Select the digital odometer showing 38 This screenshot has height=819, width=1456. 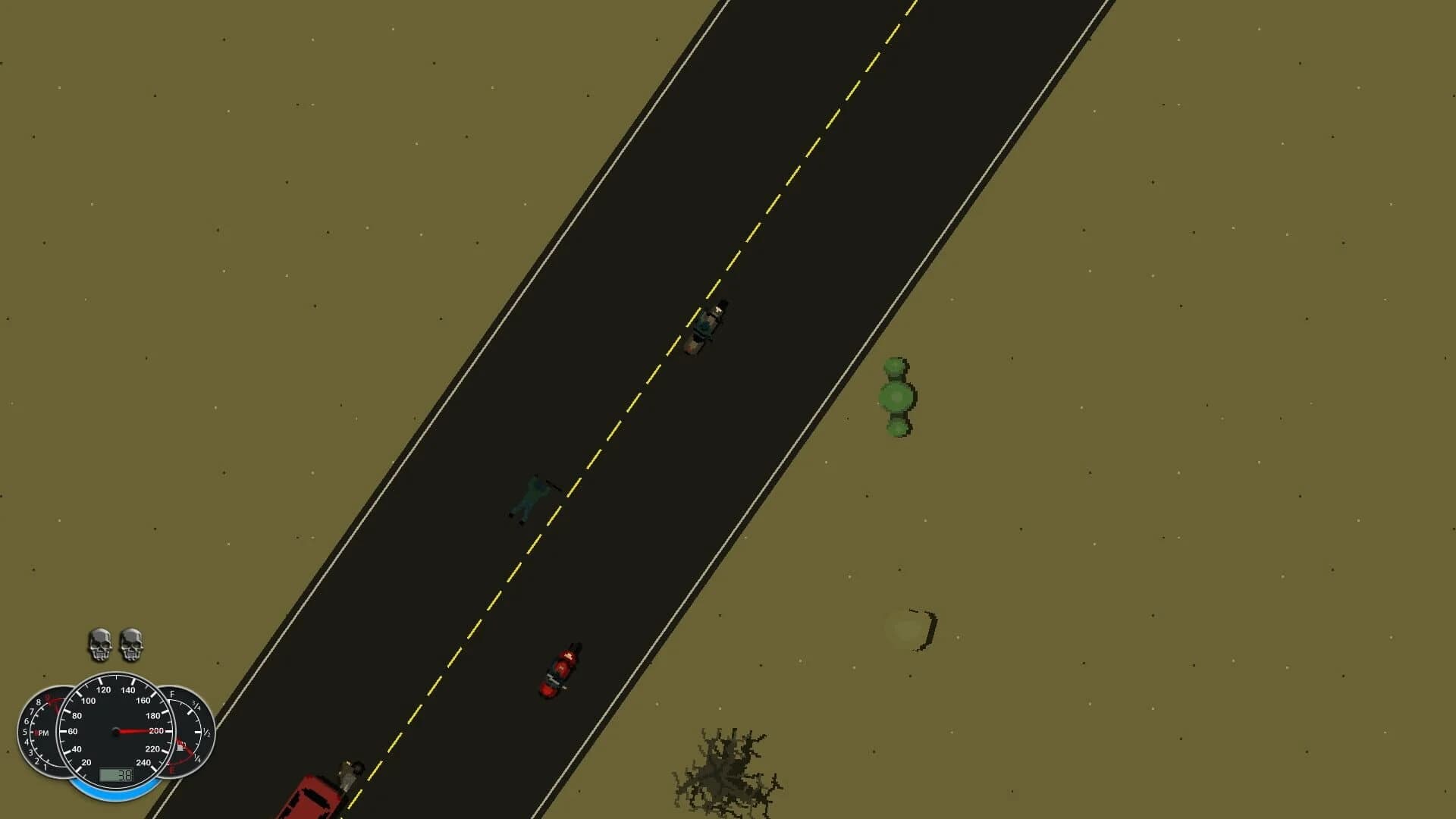116,775
